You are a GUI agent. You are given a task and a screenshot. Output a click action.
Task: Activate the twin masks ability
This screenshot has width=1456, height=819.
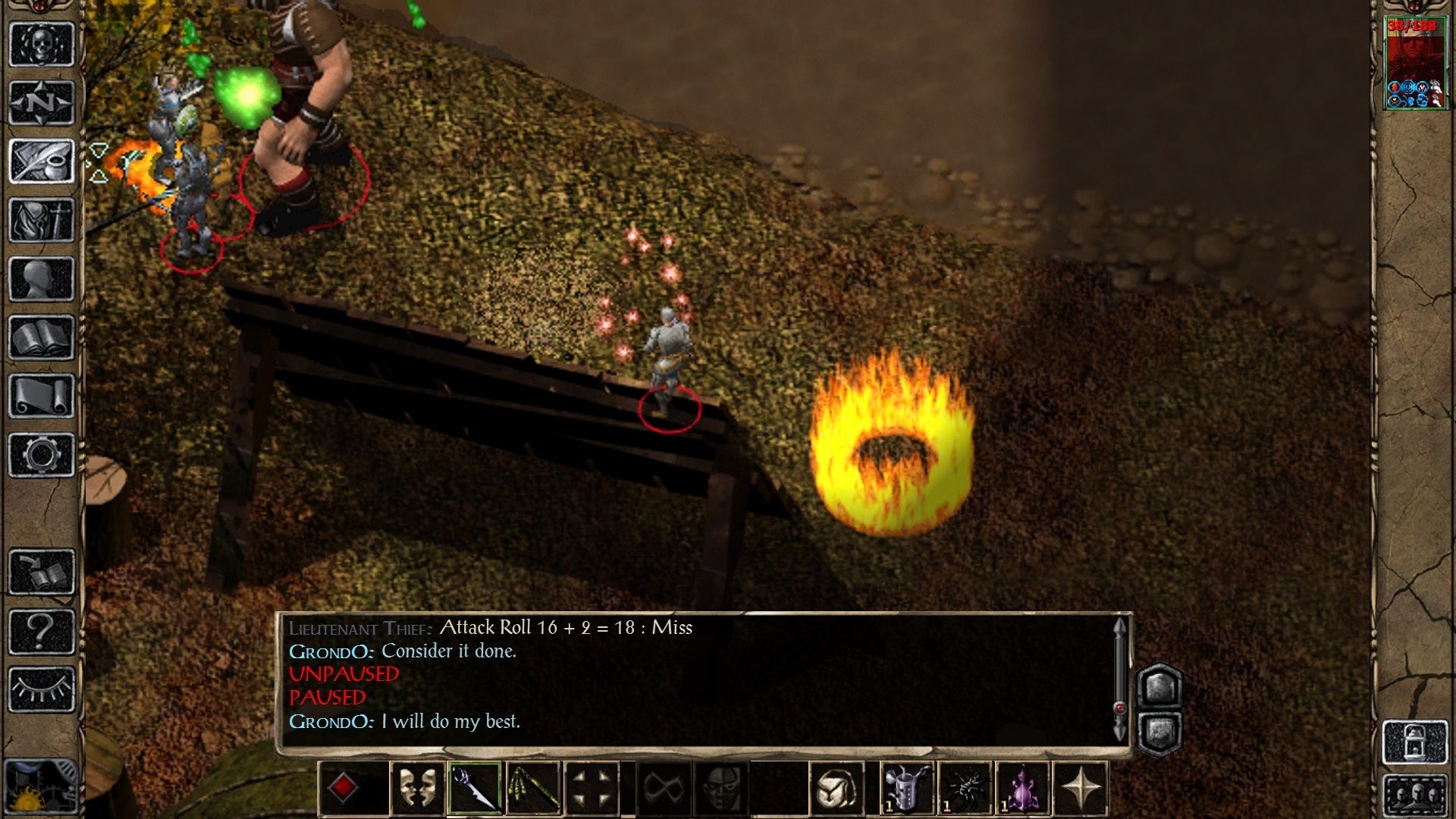417,789
